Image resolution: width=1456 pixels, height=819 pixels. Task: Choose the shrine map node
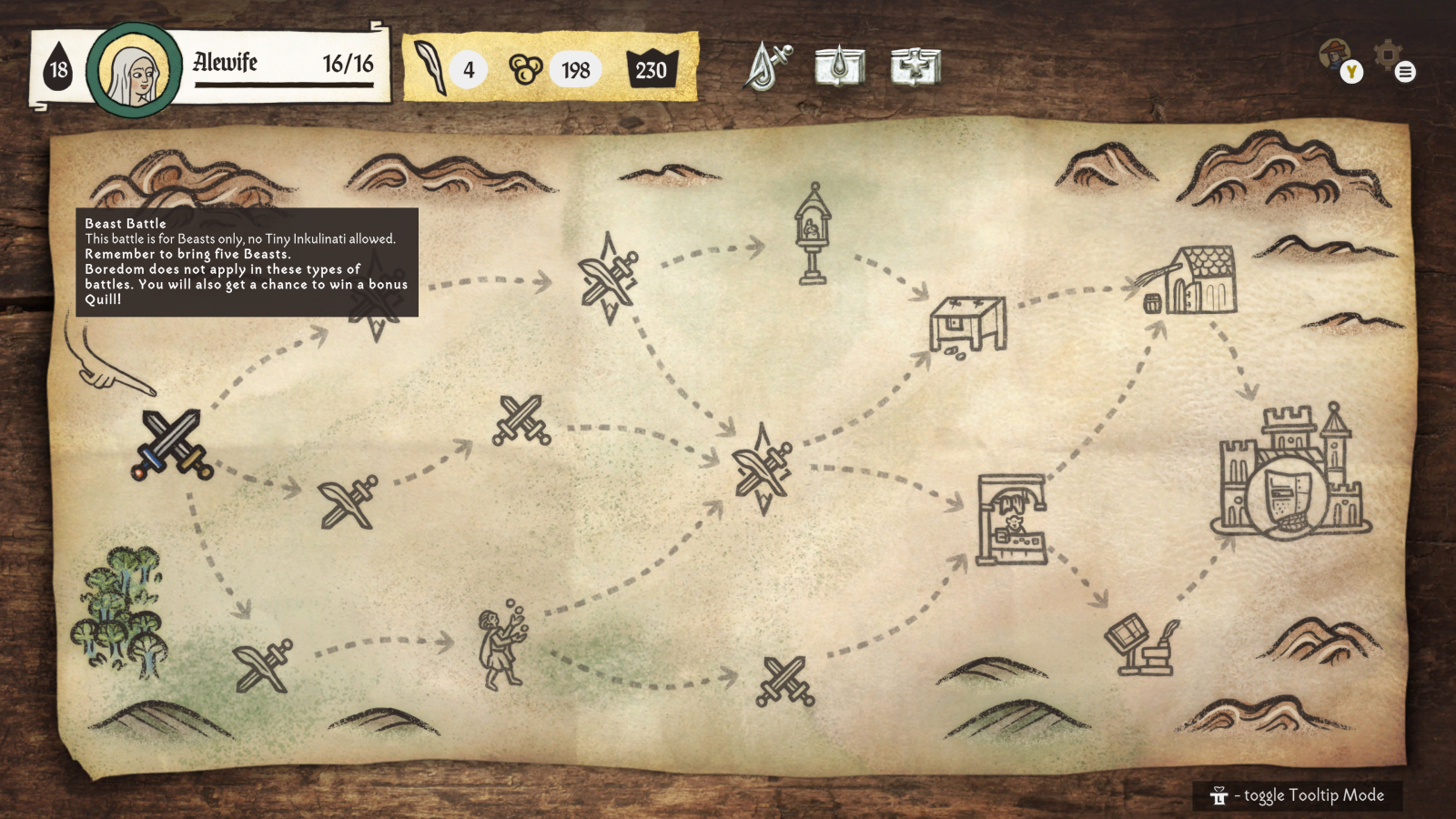coord(812,235)
